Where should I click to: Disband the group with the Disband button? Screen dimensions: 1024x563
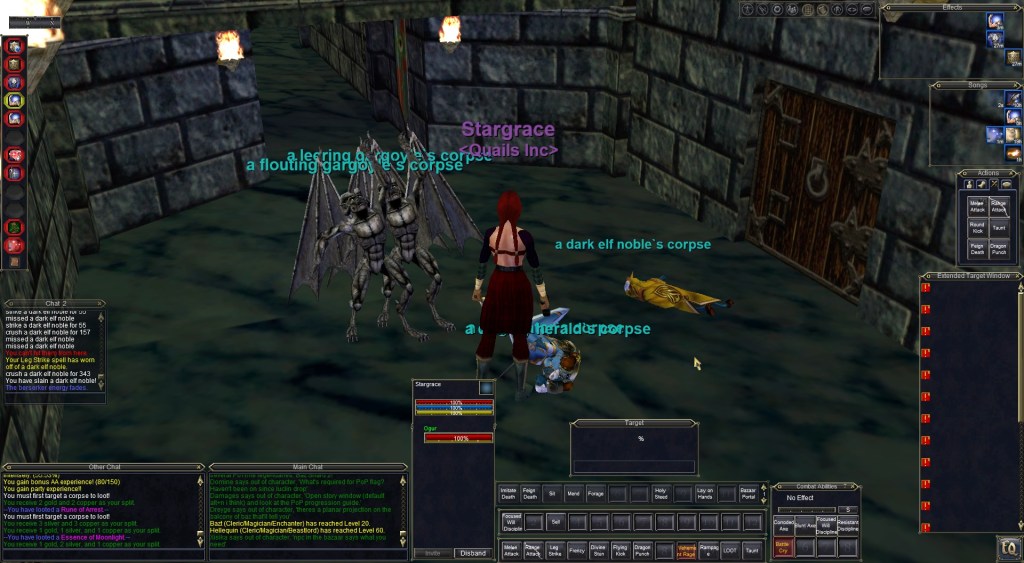471,553
